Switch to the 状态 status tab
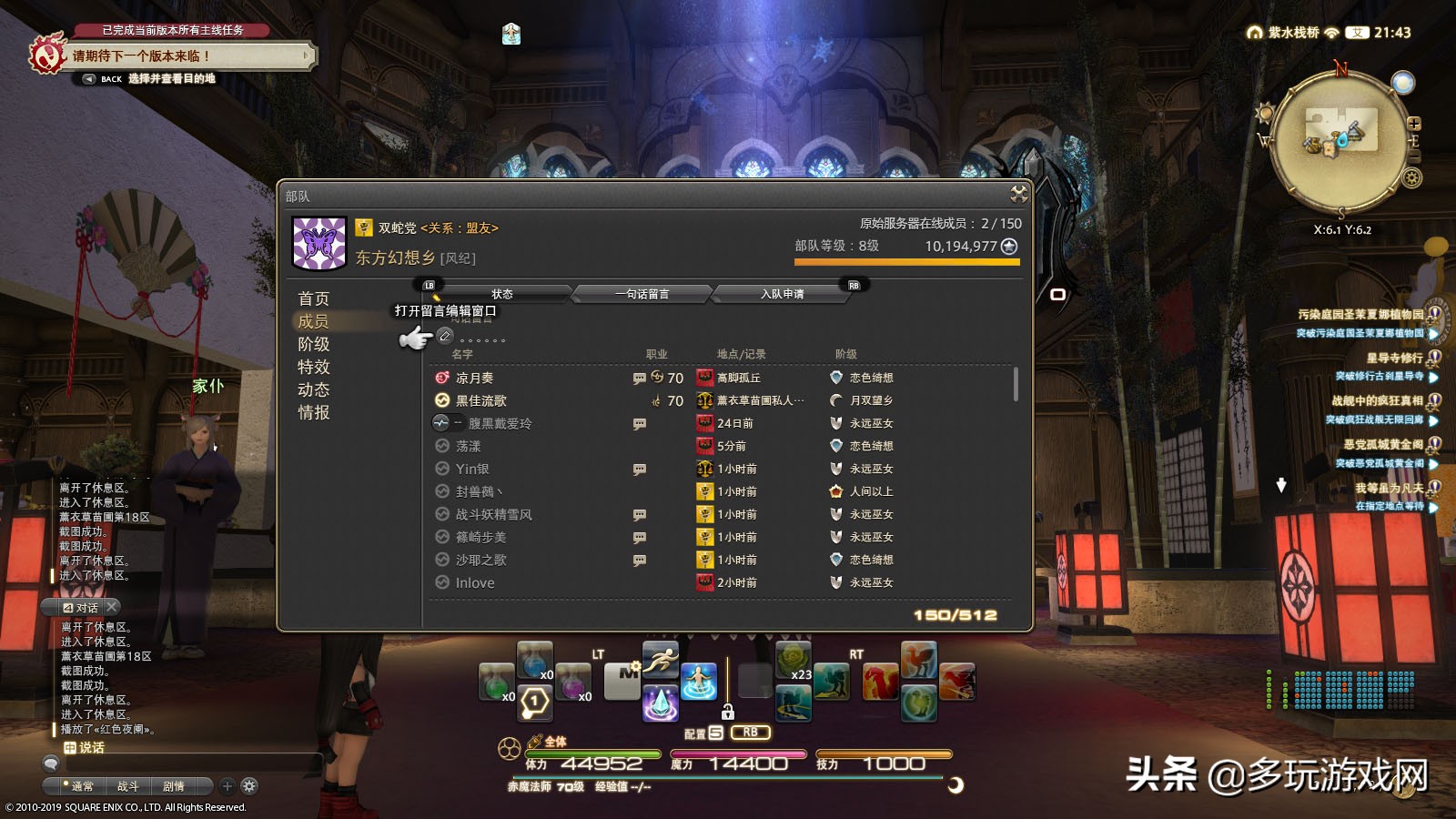This screenshot has height=819, width=1456. pyautogui.click(x=502, y=294)
